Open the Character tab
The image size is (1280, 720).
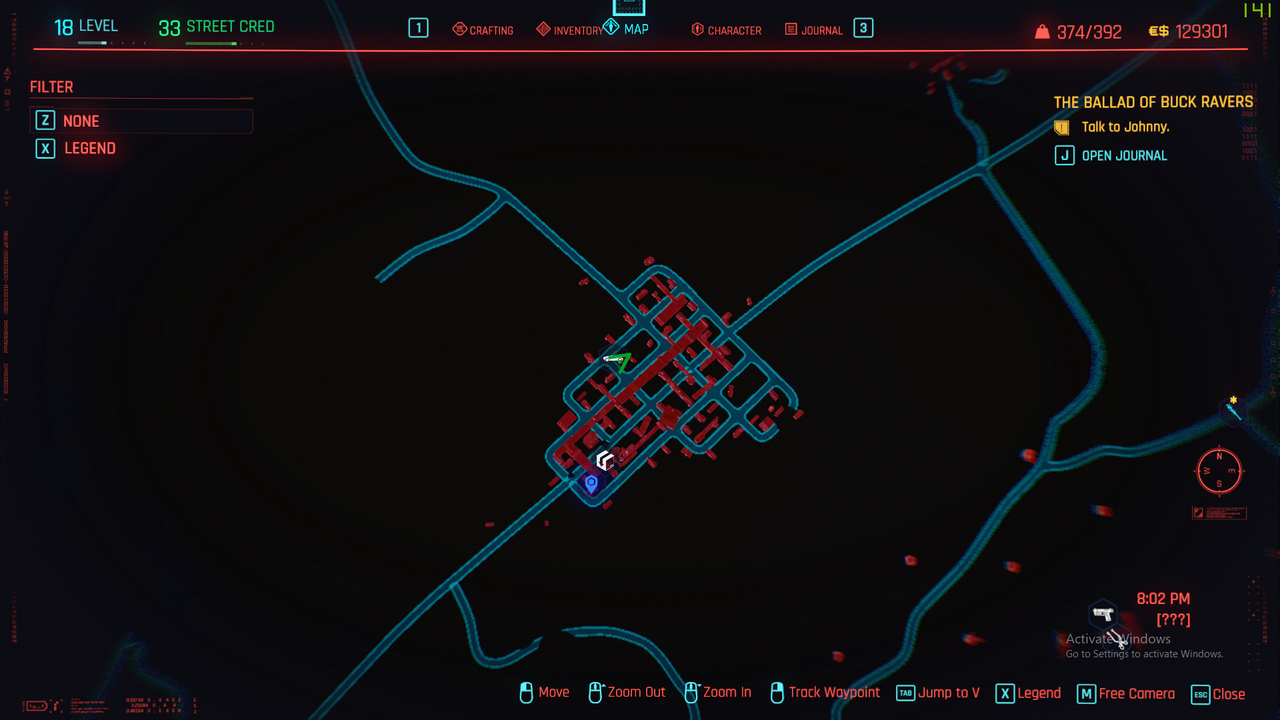[x=726, y=30]
